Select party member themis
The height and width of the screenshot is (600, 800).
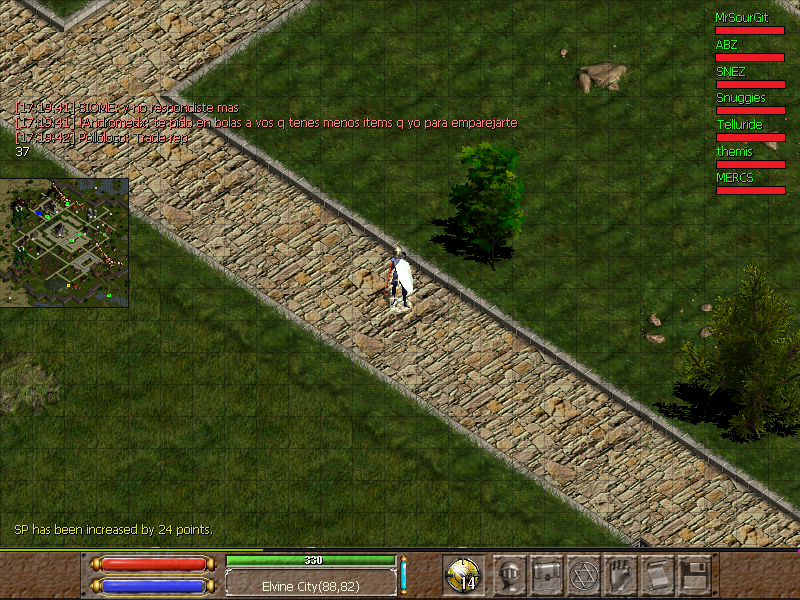(x=734, y=151)
